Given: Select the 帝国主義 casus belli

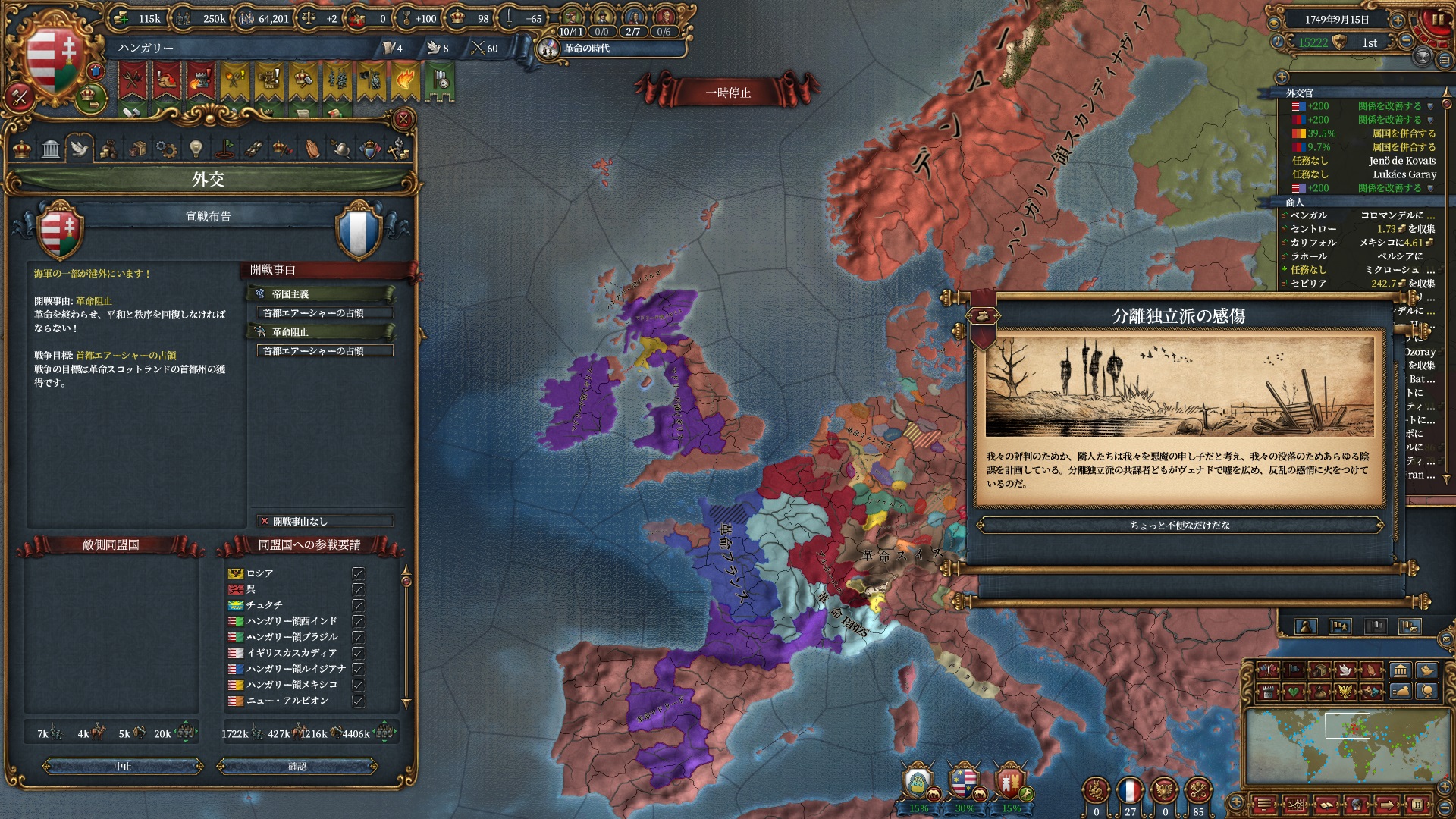Looking at the screenshot, I should click(x=321, y=293).
